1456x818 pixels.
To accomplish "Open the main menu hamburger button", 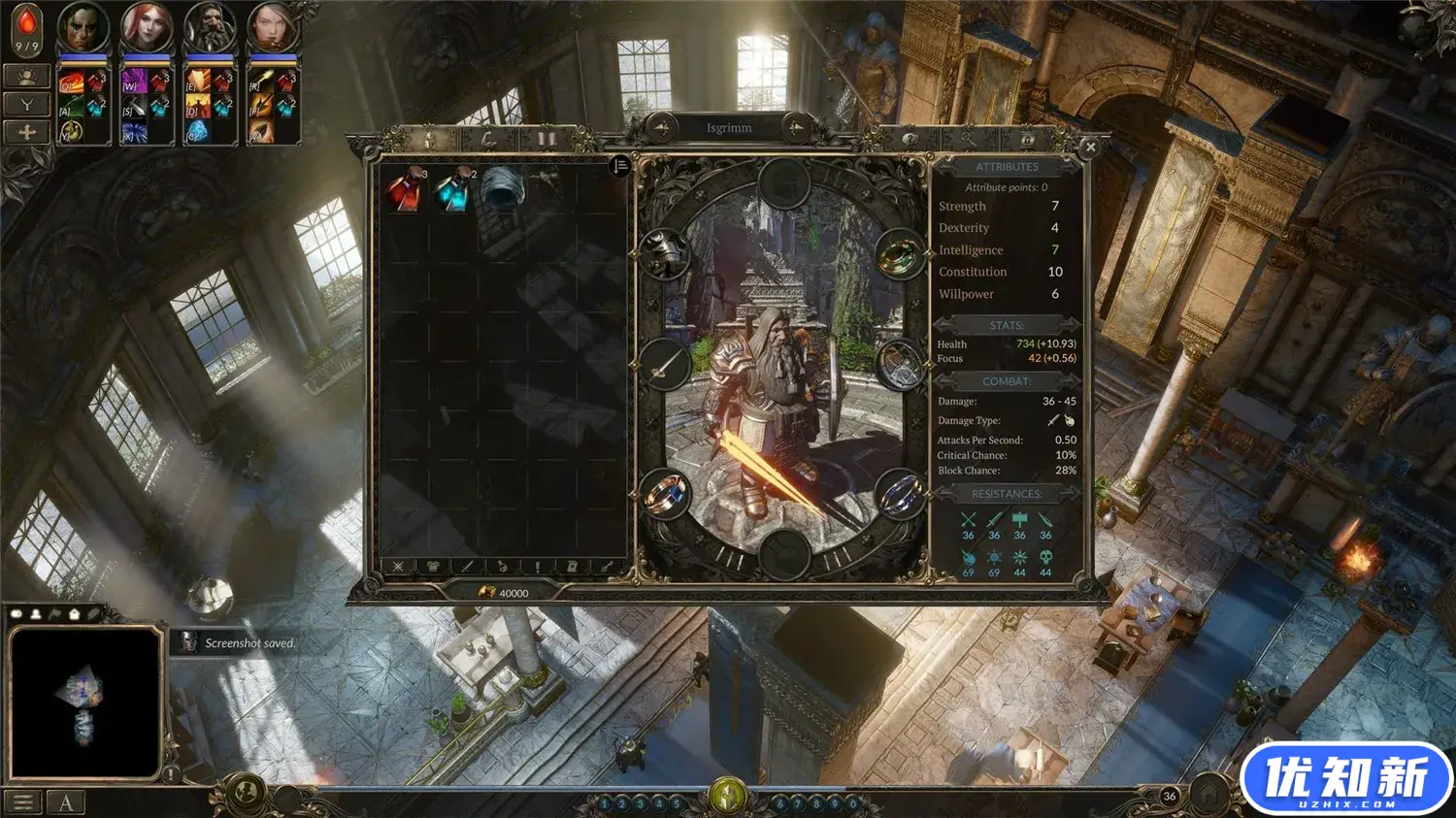I will point(23,802).
